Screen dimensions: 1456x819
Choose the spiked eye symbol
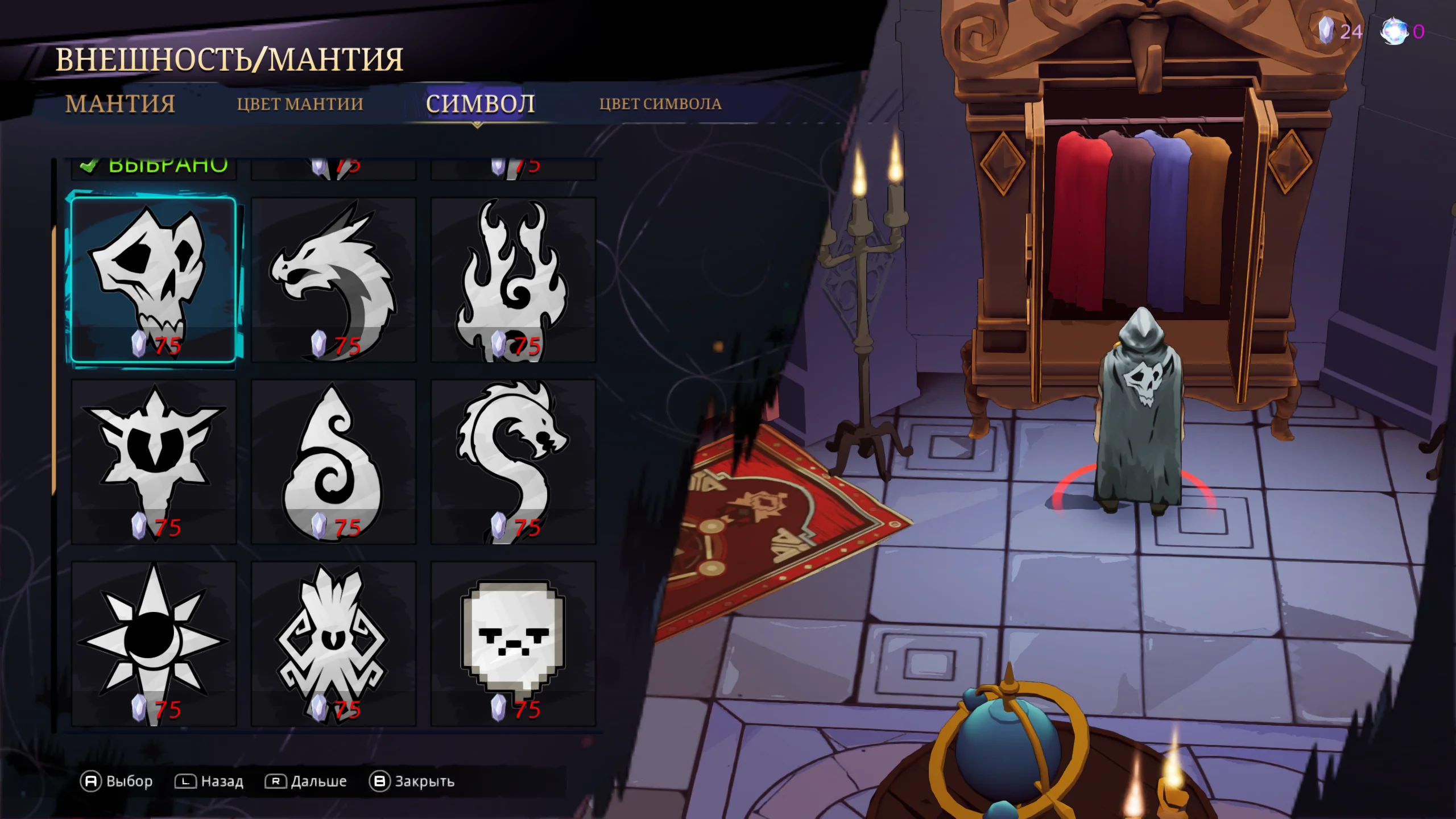click(x=153, y=461)
